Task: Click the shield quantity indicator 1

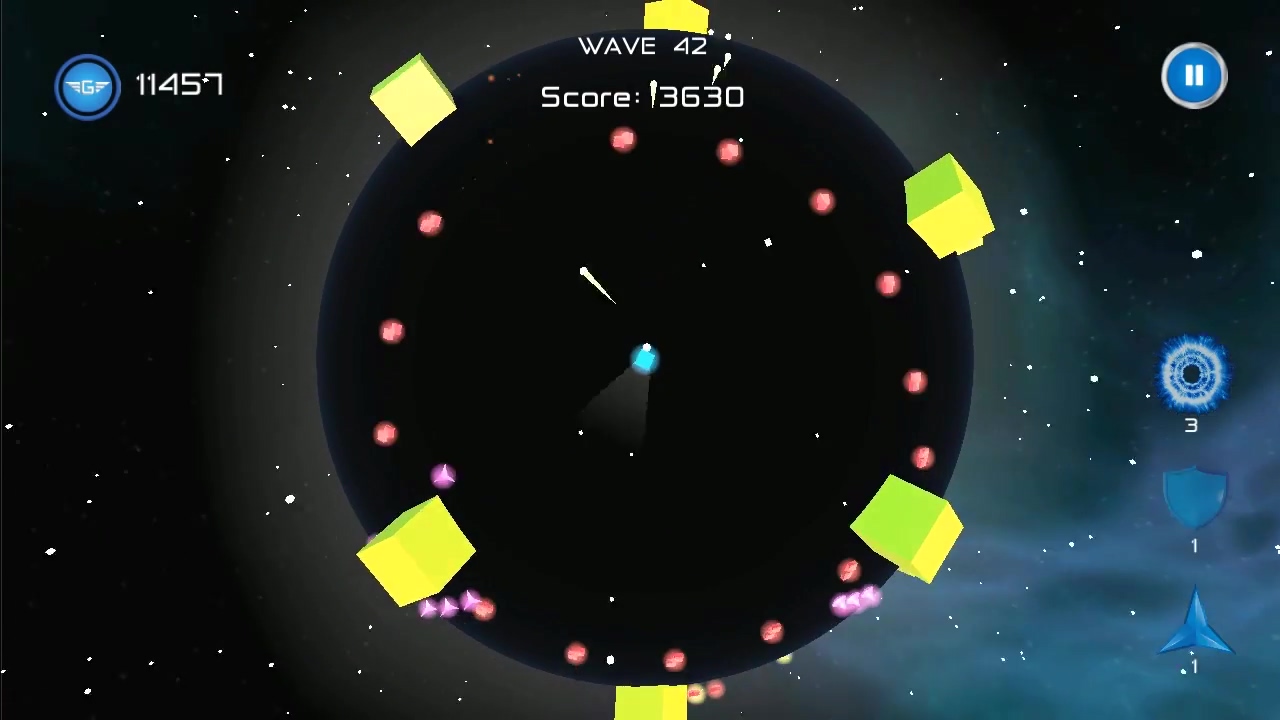Action: click(1194, 545)
